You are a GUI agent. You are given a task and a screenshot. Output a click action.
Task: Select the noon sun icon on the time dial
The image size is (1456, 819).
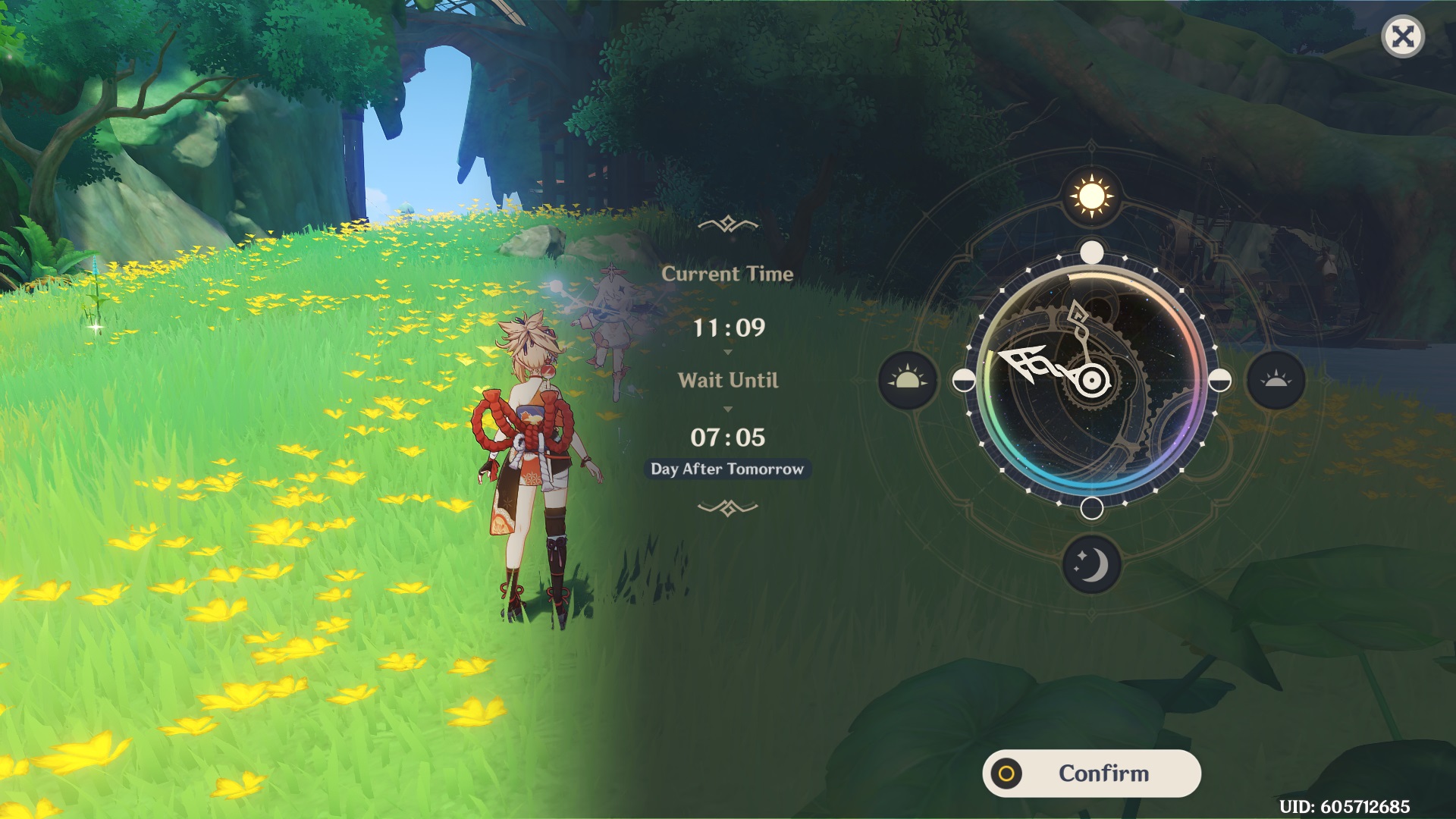(x=1092, y=195)
